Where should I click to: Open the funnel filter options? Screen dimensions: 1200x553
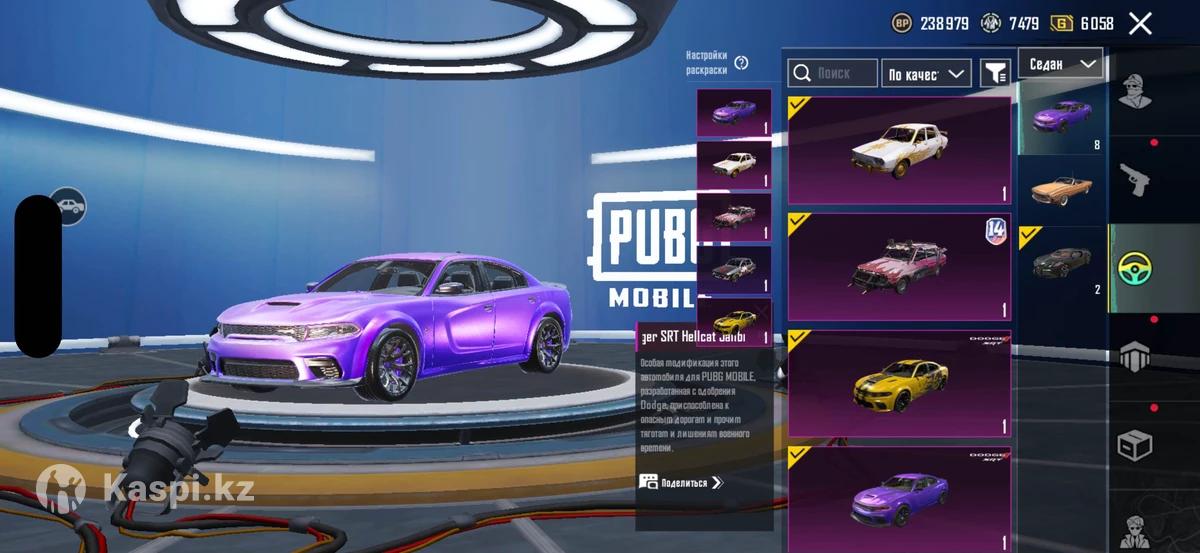coord(995,73)
